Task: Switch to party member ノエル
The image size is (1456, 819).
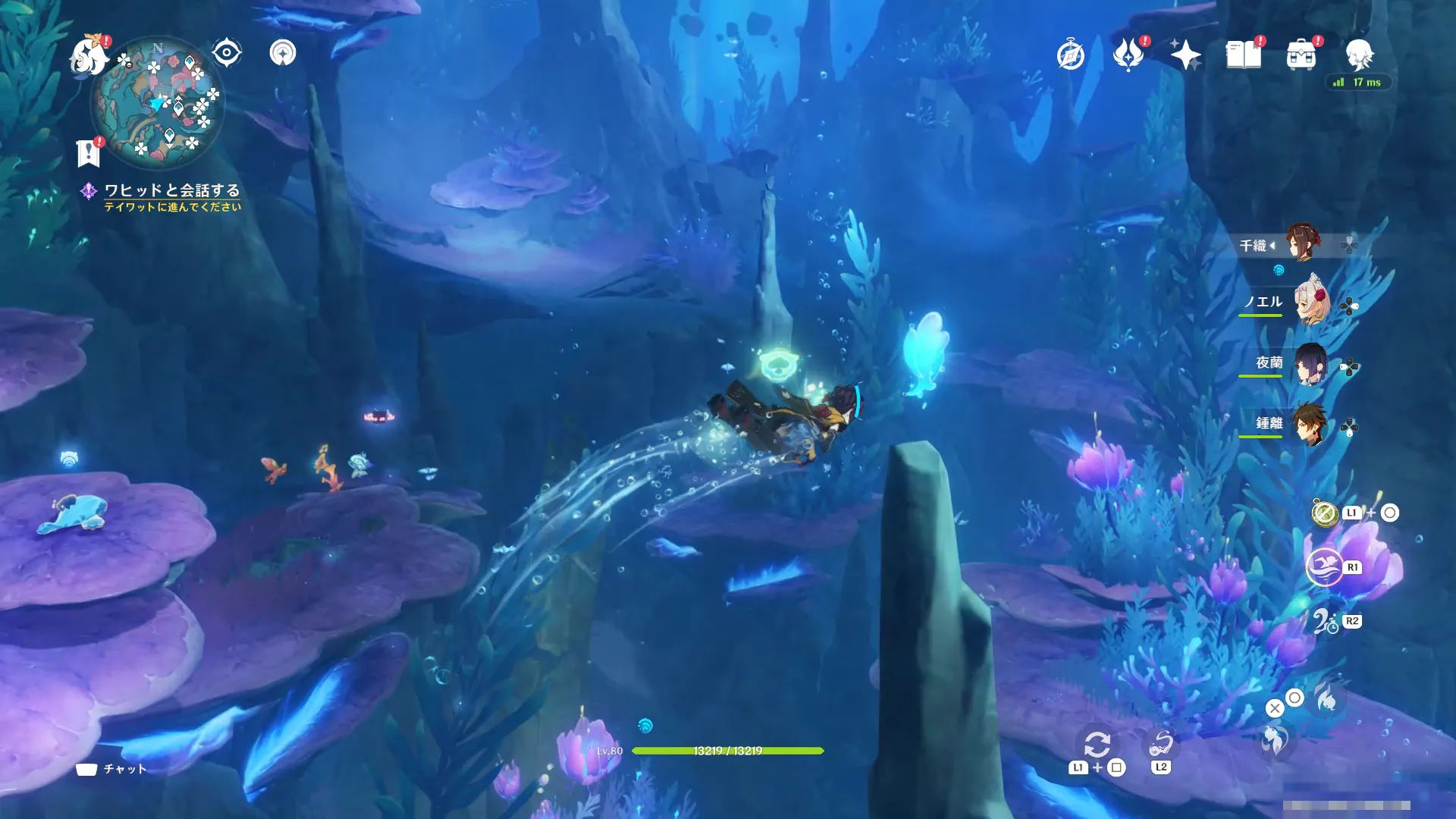Action: point(1310,303)
